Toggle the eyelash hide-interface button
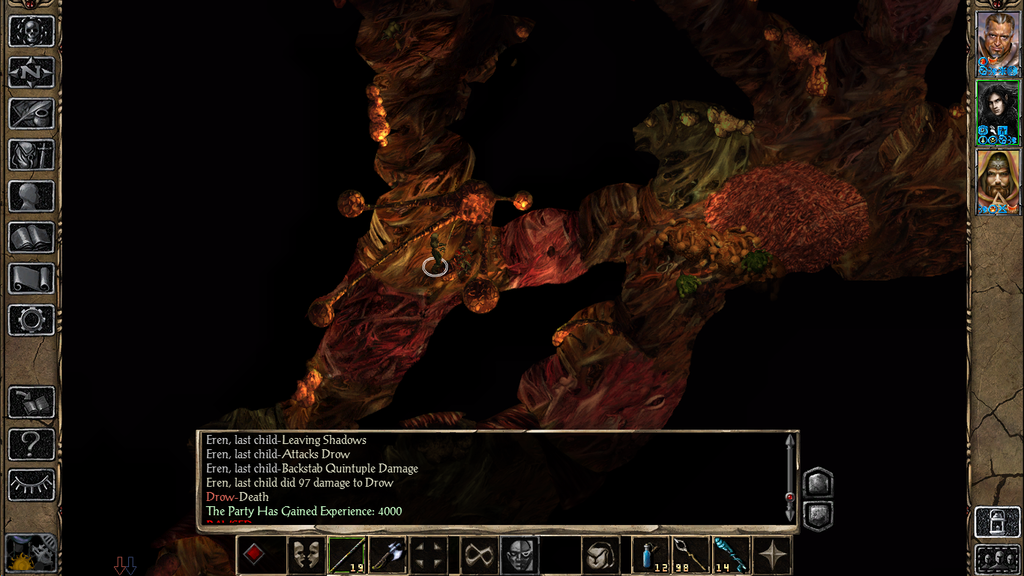 coord(31,485)
